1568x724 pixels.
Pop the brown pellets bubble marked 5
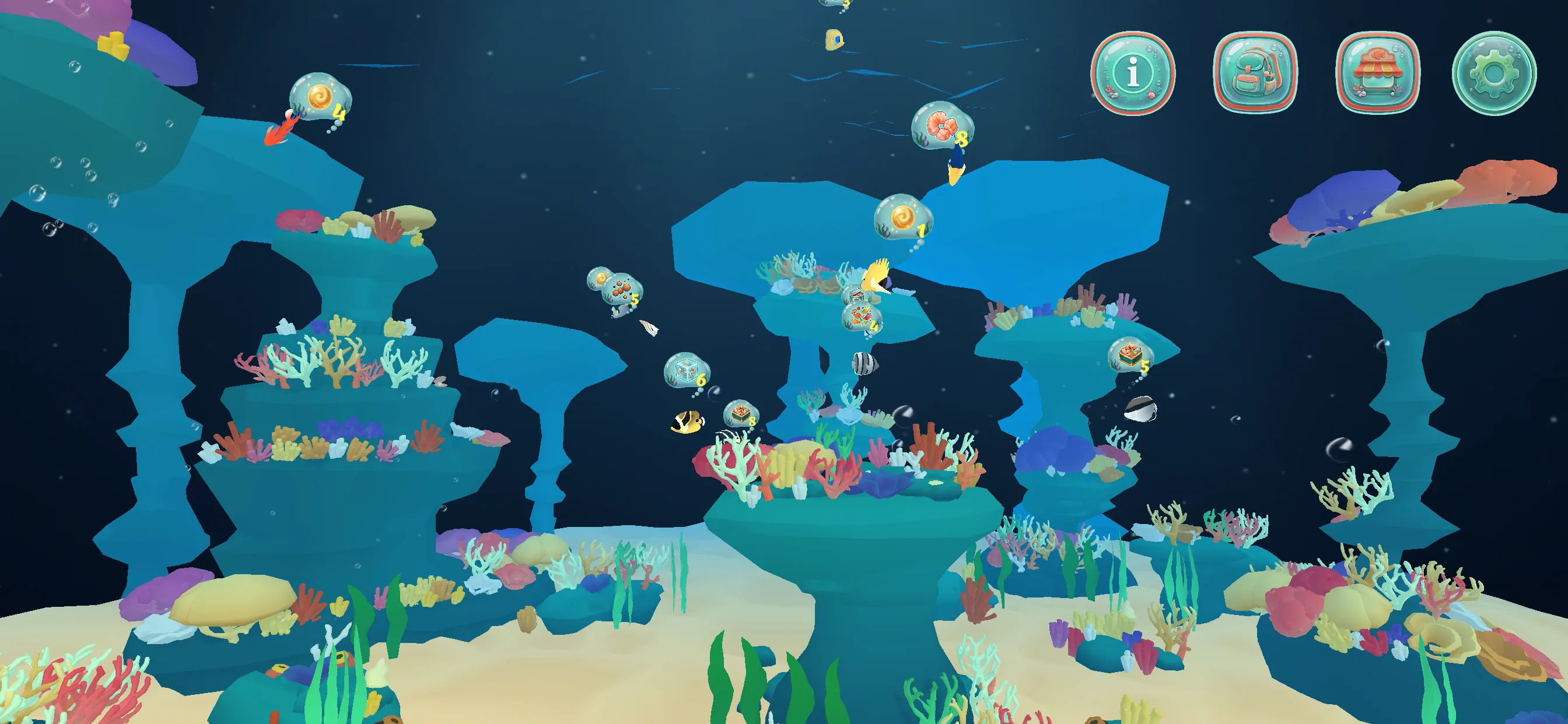coord(621,289)
